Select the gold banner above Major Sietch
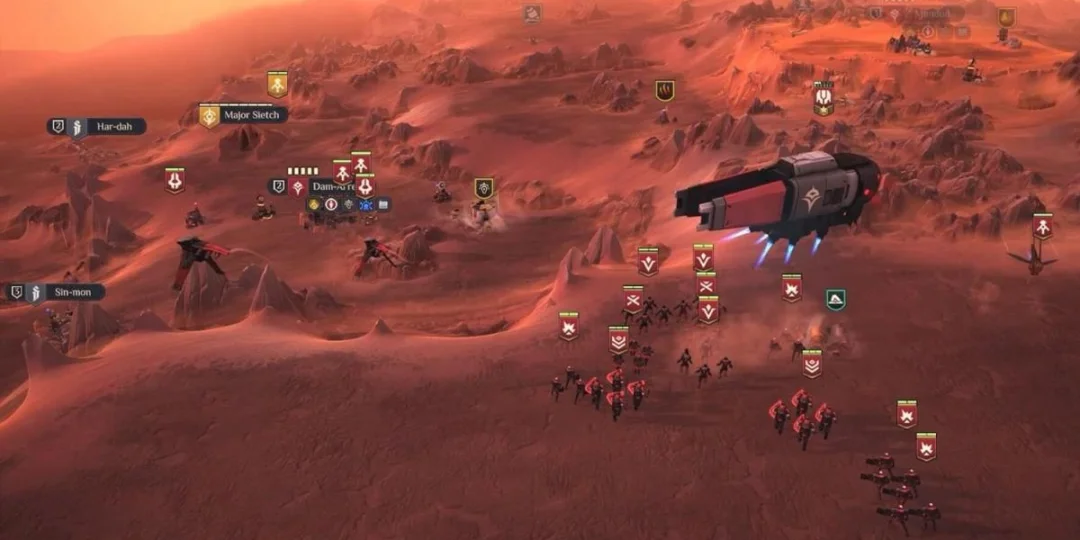Viewport: 1080px width, 540px height. [277, 84]
